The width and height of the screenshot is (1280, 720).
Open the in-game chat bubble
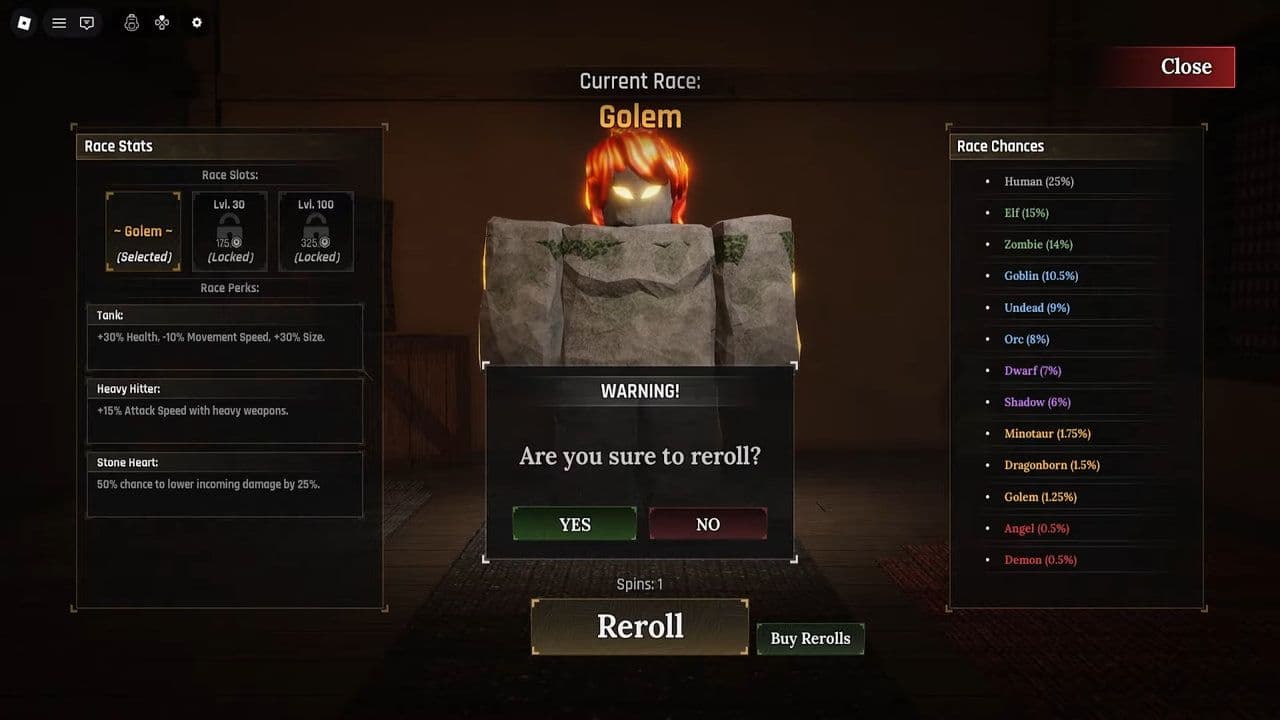click(86, 22)
